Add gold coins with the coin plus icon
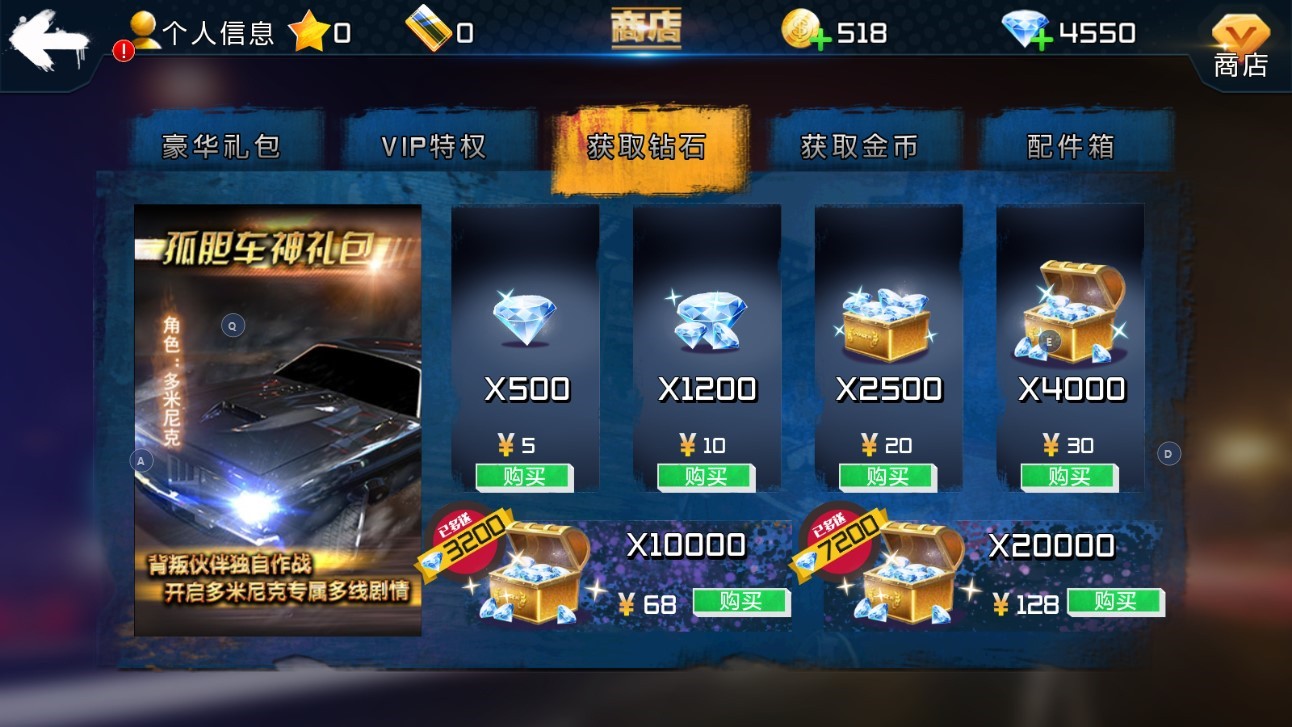The image size is (1292, 727). 802,32
